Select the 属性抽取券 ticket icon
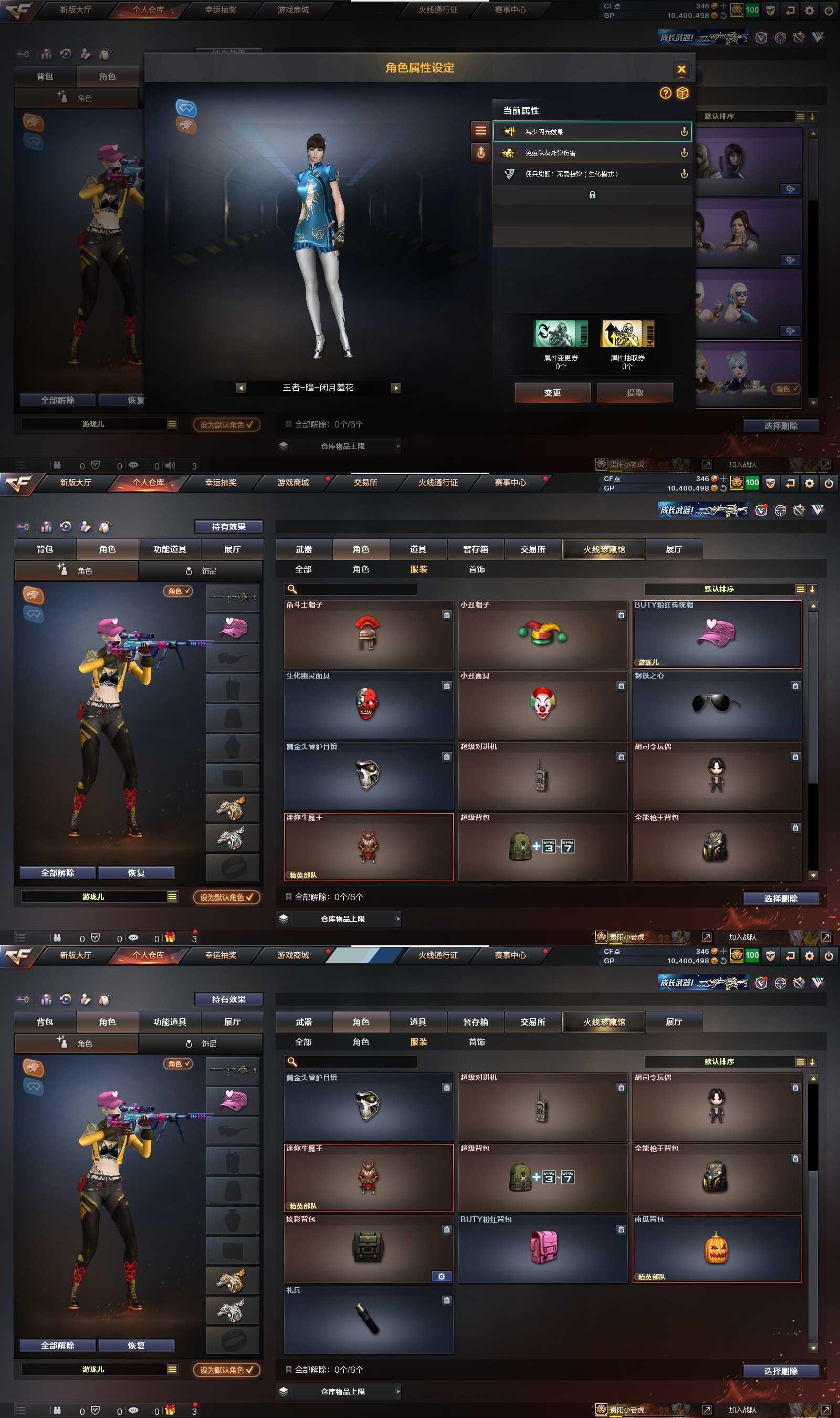Viewport: 840px width, 1418px height. [627, 333]
